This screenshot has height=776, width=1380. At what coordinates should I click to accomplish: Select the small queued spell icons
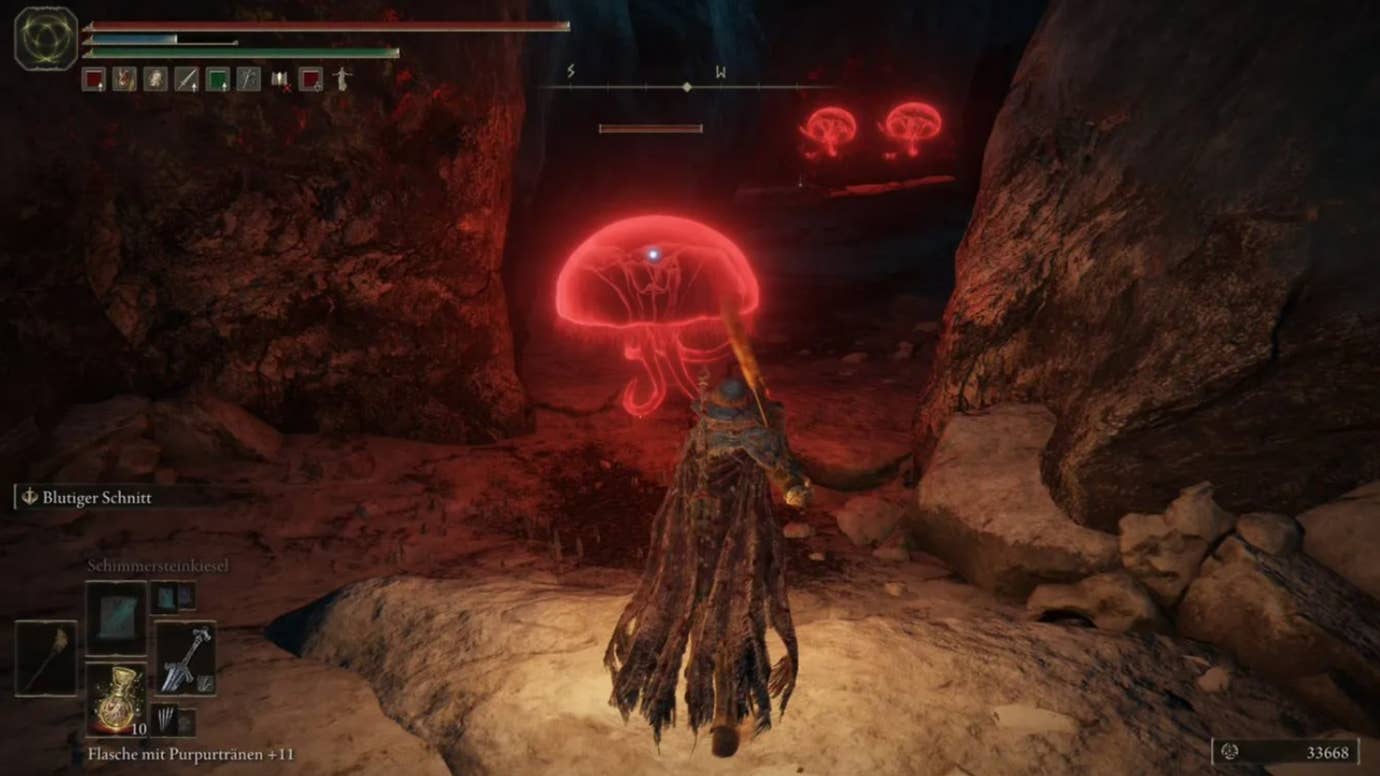[x=174, y=598]
